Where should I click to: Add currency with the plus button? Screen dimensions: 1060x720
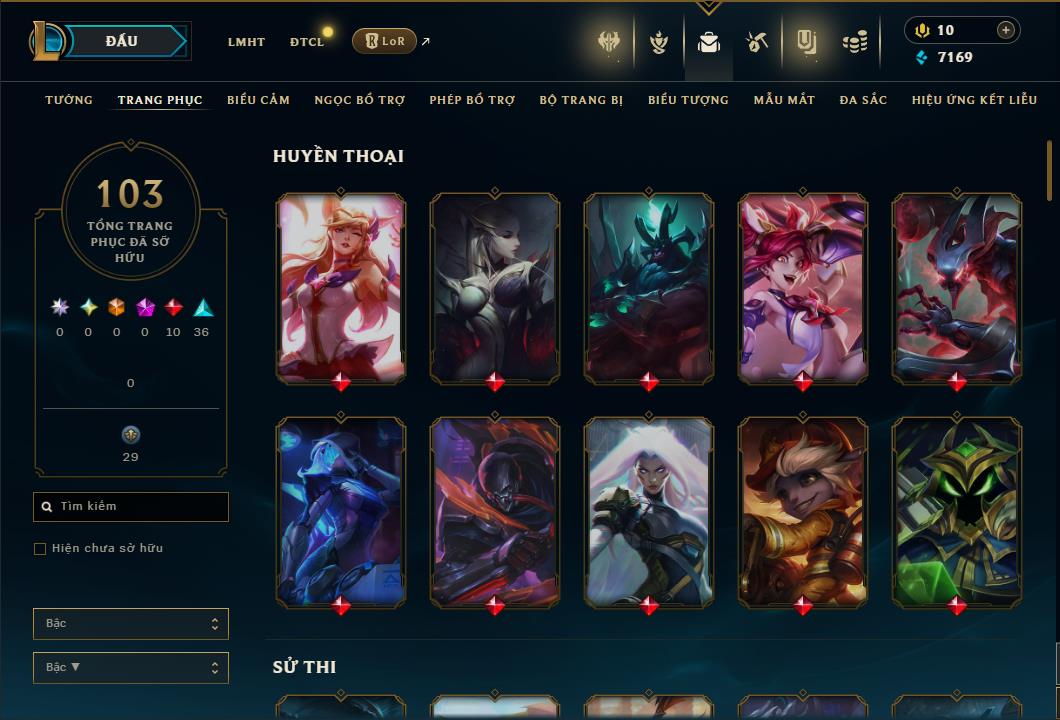(1005, 30)
